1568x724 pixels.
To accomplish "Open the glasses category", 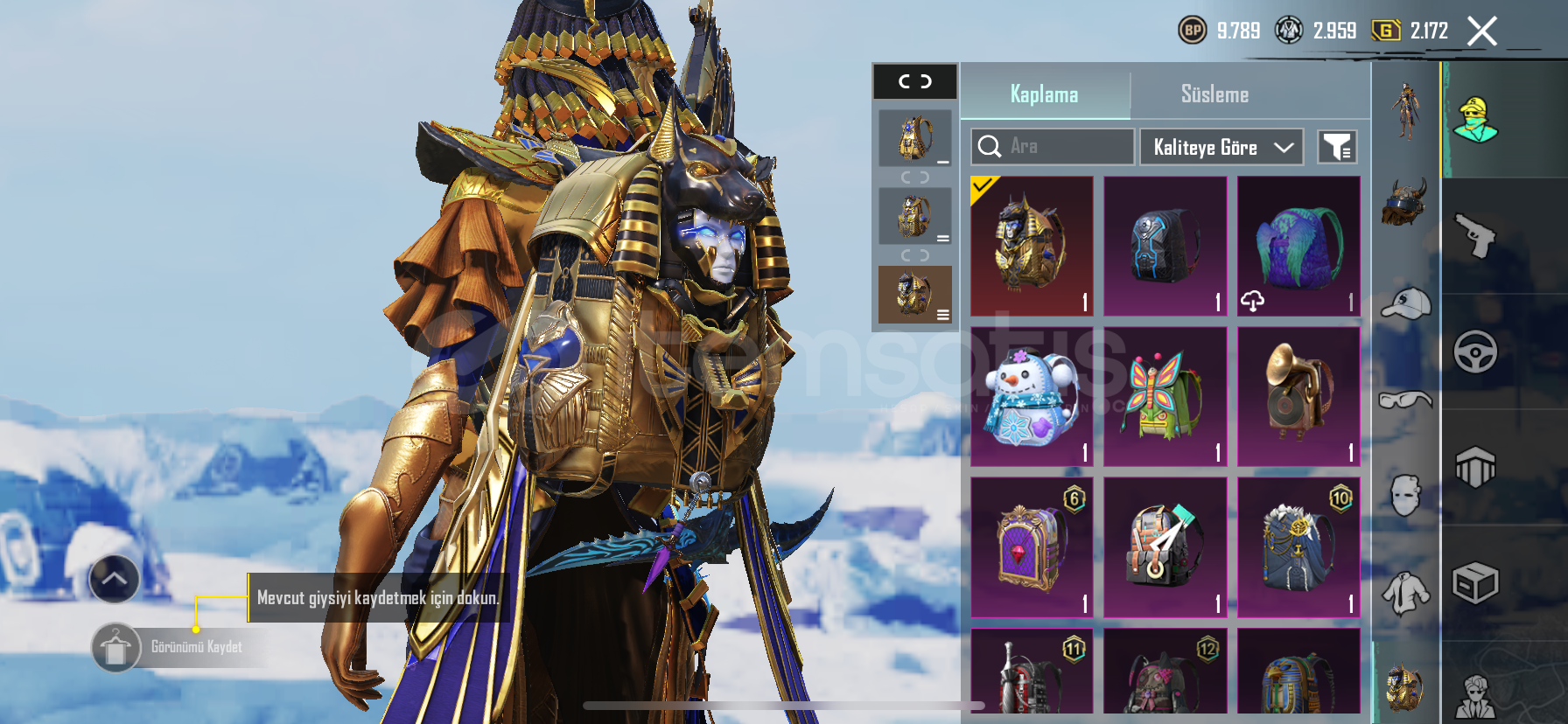I will point(1405,400).
